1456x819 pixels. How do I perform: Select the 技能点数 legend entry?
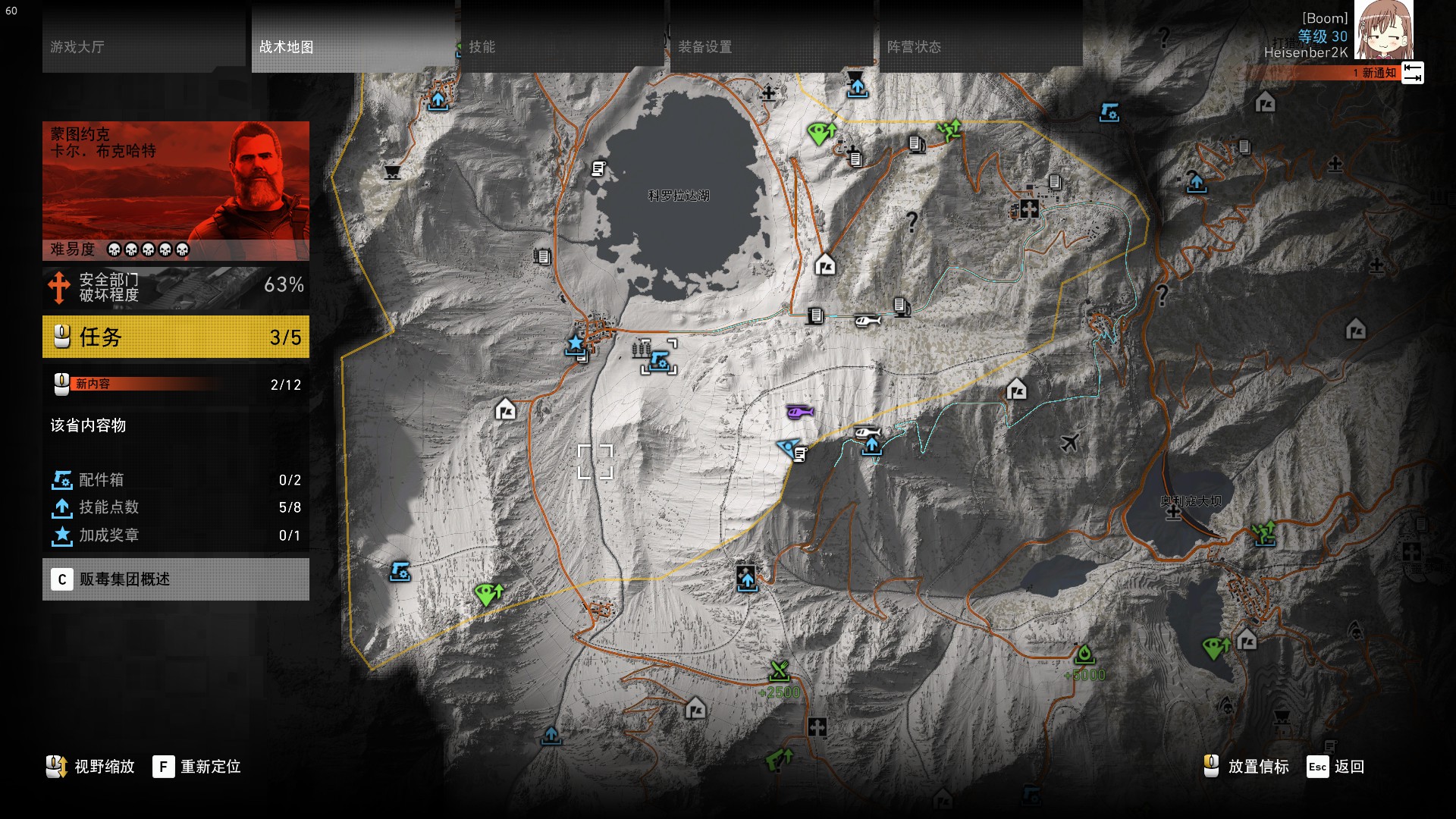[176, 507]
